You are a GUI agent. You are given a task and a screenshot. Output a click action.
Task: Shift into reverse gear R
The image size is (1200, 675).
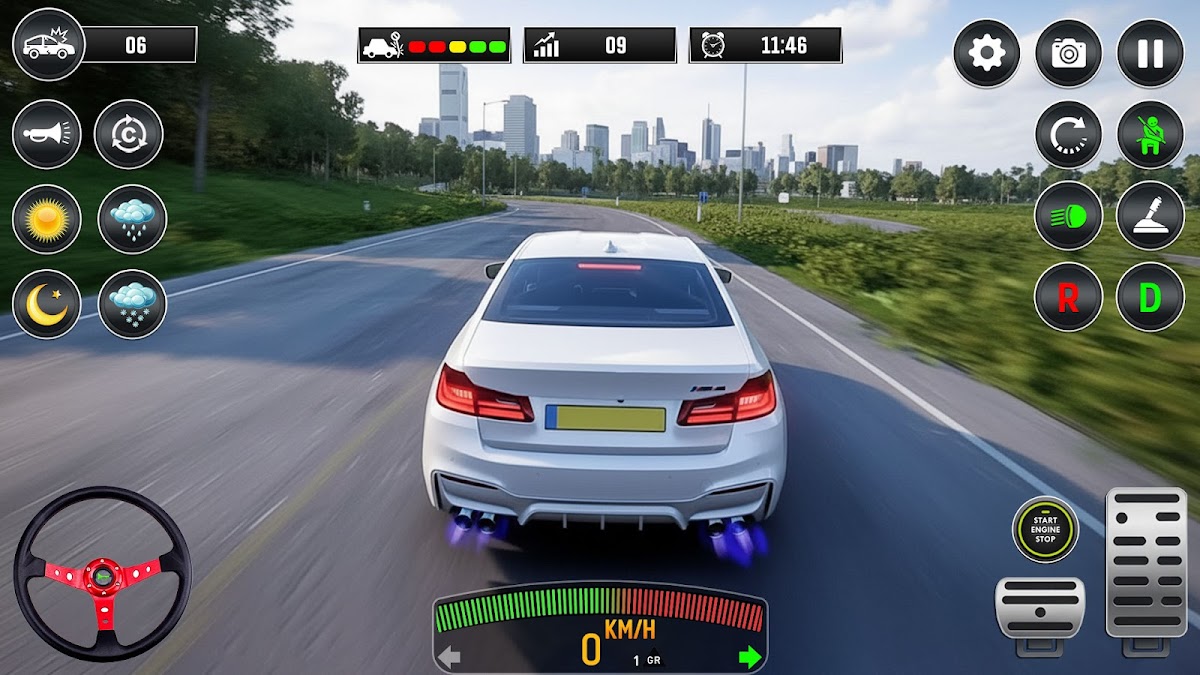[x=1068, y=297]
